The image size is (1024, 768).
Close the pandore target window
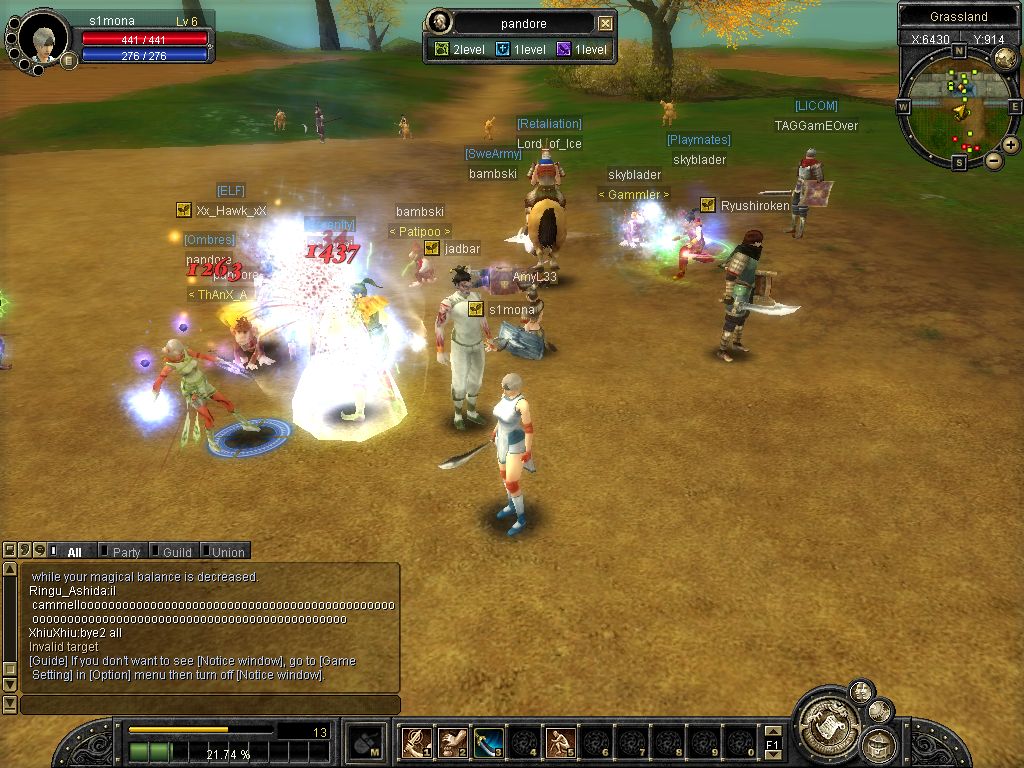(x=605, y=23)
